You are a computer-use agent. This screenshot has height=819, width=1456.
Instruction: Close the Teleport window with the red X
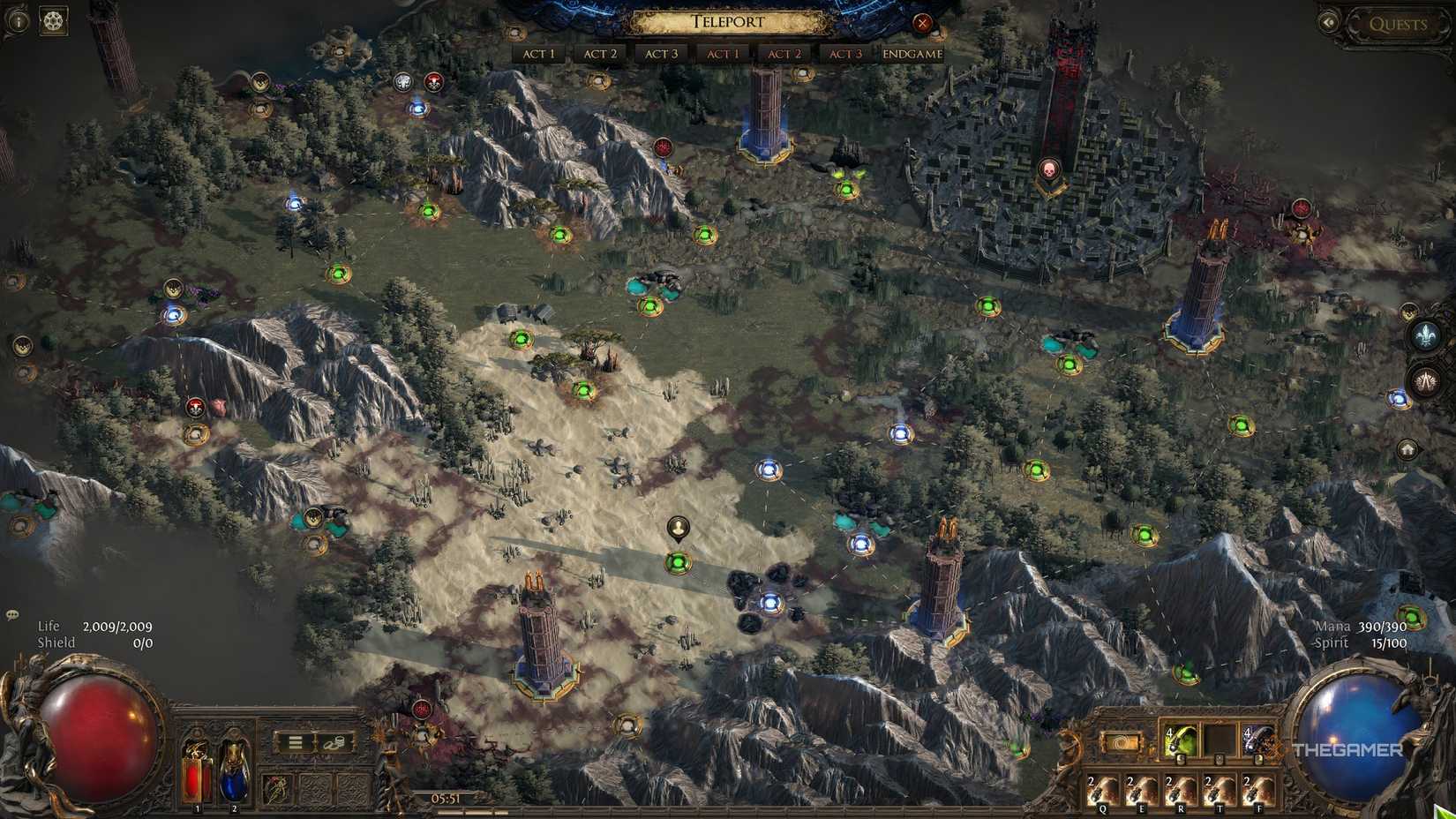click(923, 24)
